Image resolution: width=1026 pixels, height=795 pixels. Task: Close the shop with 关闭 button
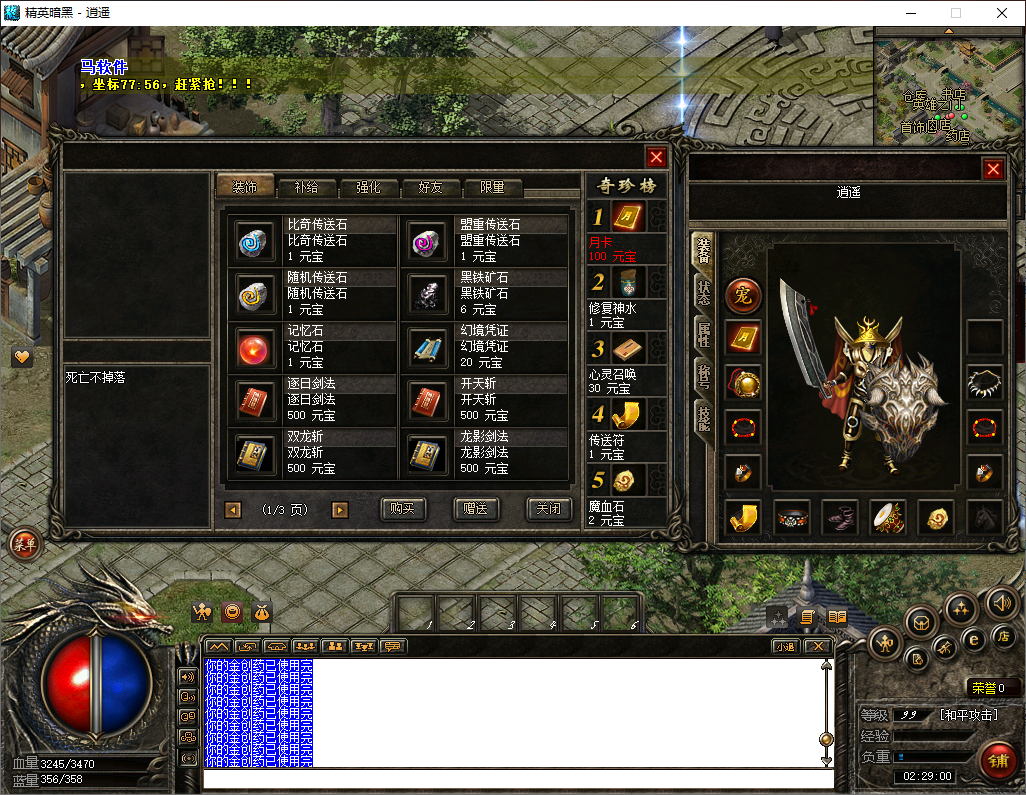[x=549, y=509]
